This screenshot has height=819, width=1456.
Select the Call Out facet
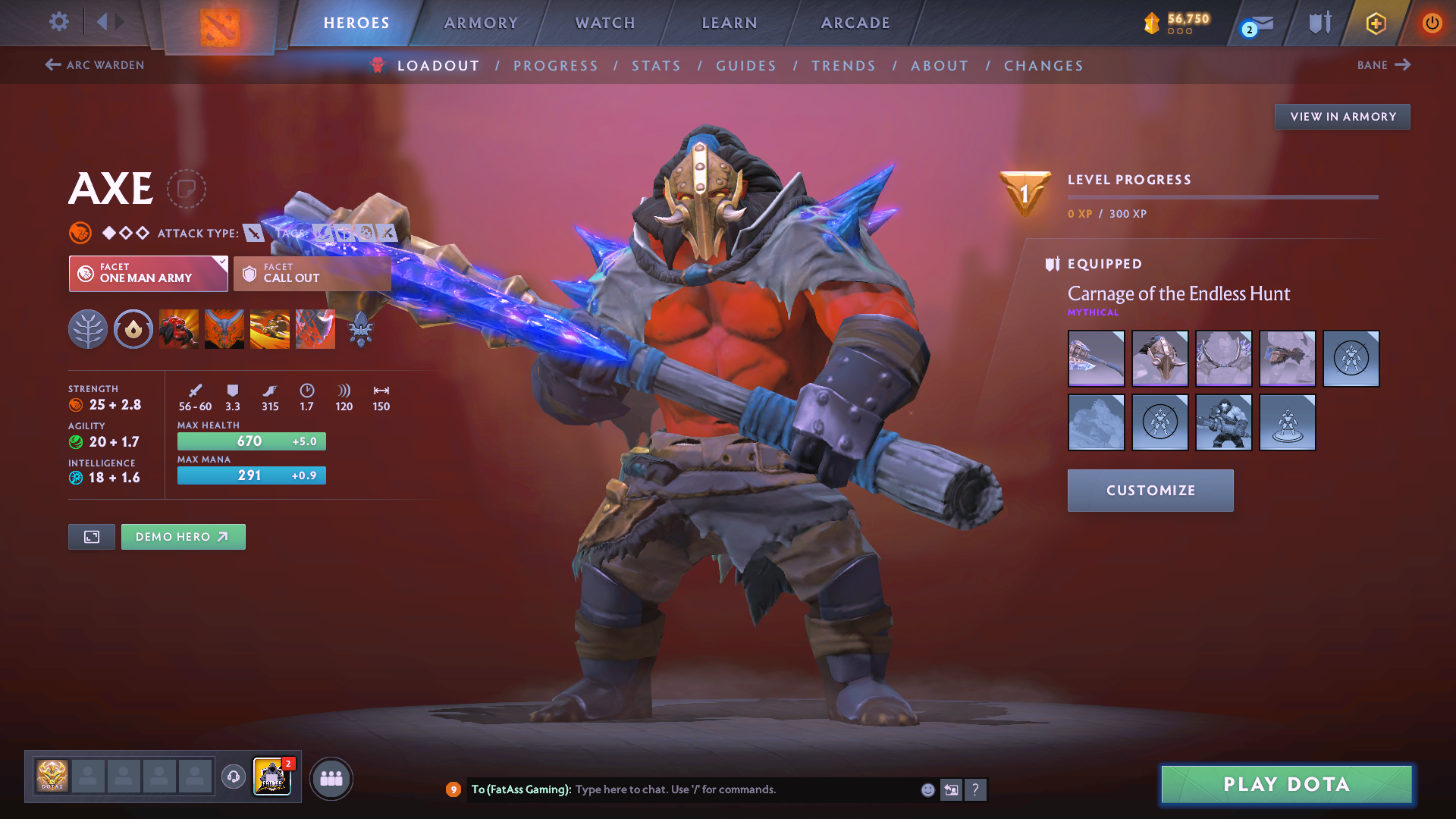tap(312, 273)
